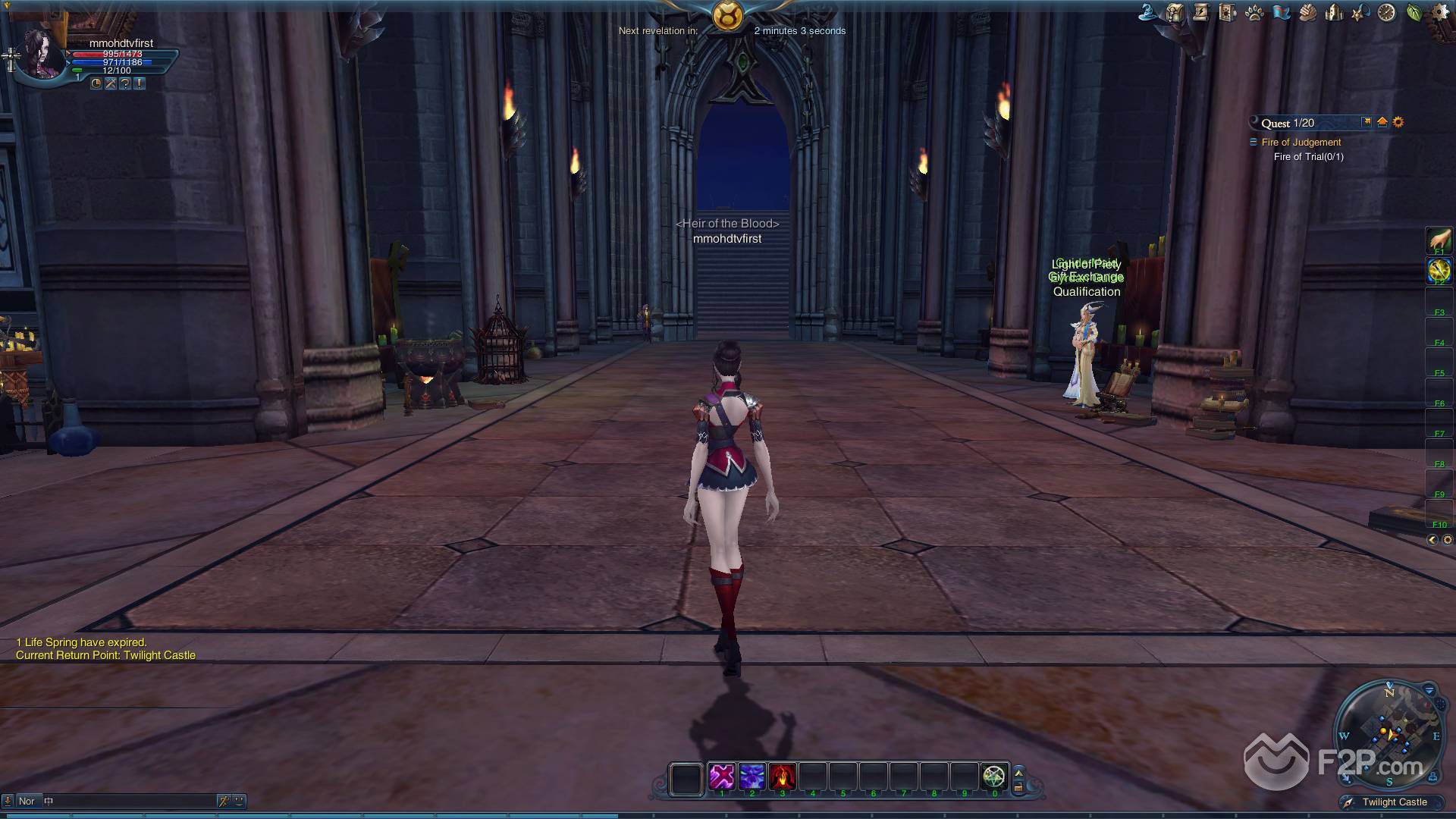Activate the pentagram skill in slot 0
This screenshot has width=1456, height=819.
[x=993, y=777]
